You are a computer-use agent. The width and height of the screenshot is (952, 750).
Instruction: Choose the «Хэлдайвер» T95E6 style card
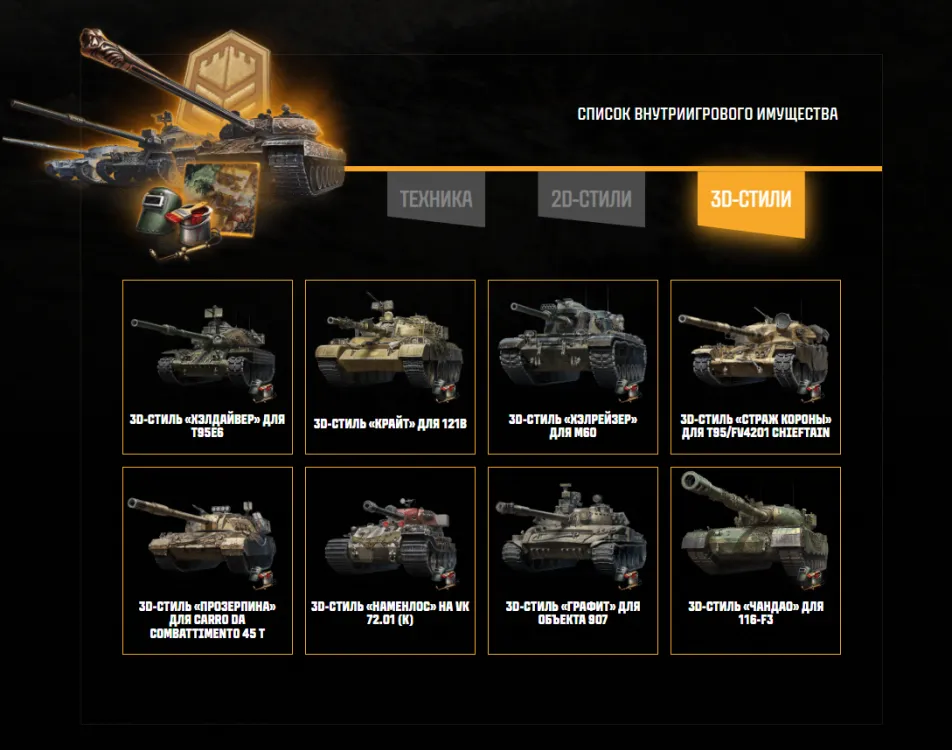[207, 367]
